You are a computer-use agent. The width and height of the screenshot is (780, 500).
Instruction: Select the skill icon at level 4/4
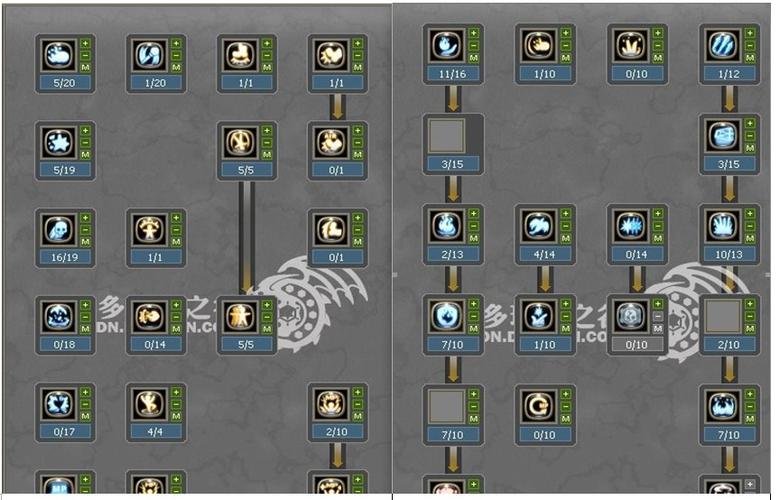coord(149,403)
